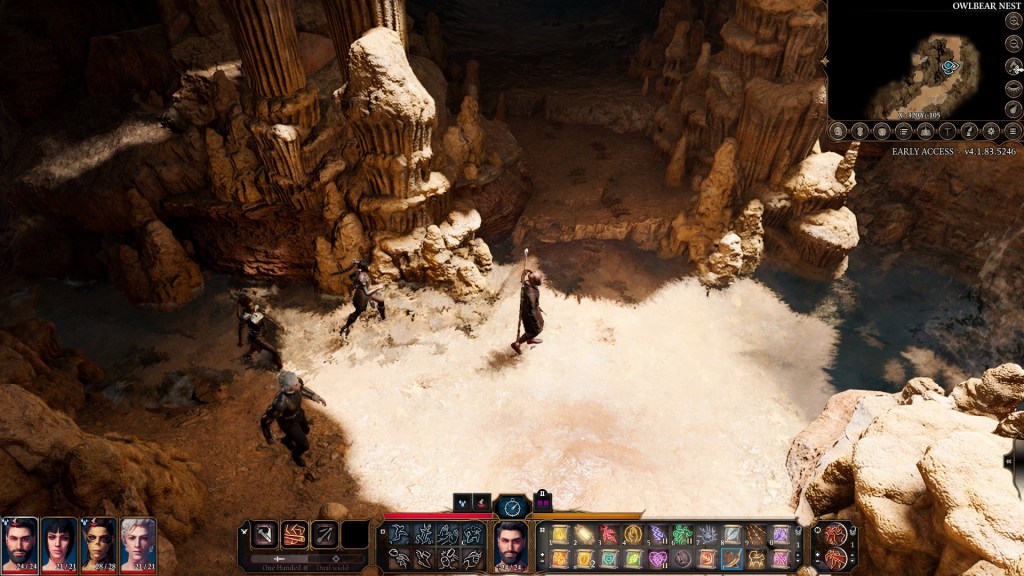
Task: Select the masked third party portrait
Action: click(x=99, y=543)
